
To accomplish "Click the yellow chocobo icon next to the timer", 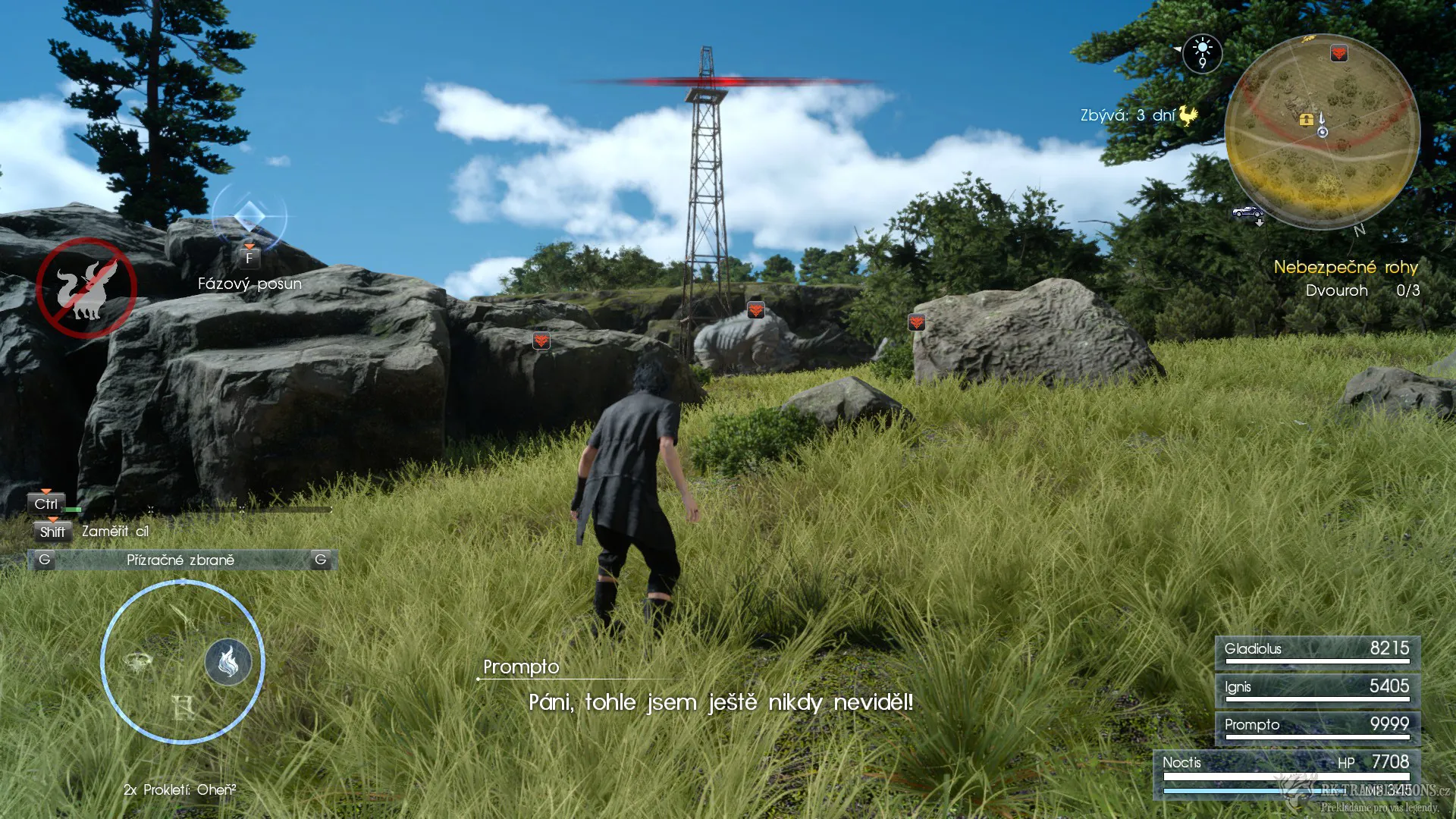I will (x=1188, y=114).
